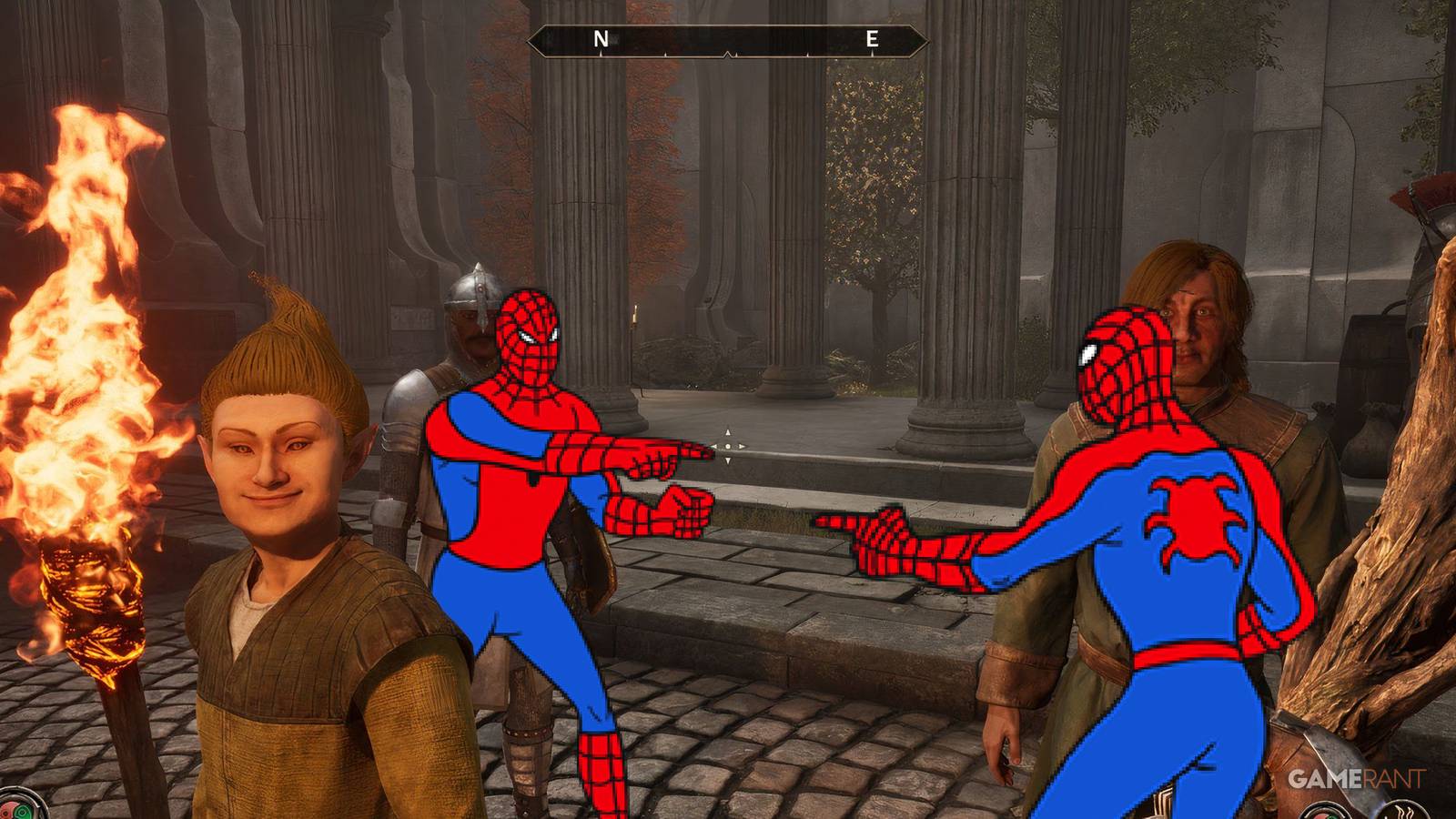This screenshot has width=1456, height=819.
Task: Open the GameRant watermark logo
Action: coord(1358,779)
